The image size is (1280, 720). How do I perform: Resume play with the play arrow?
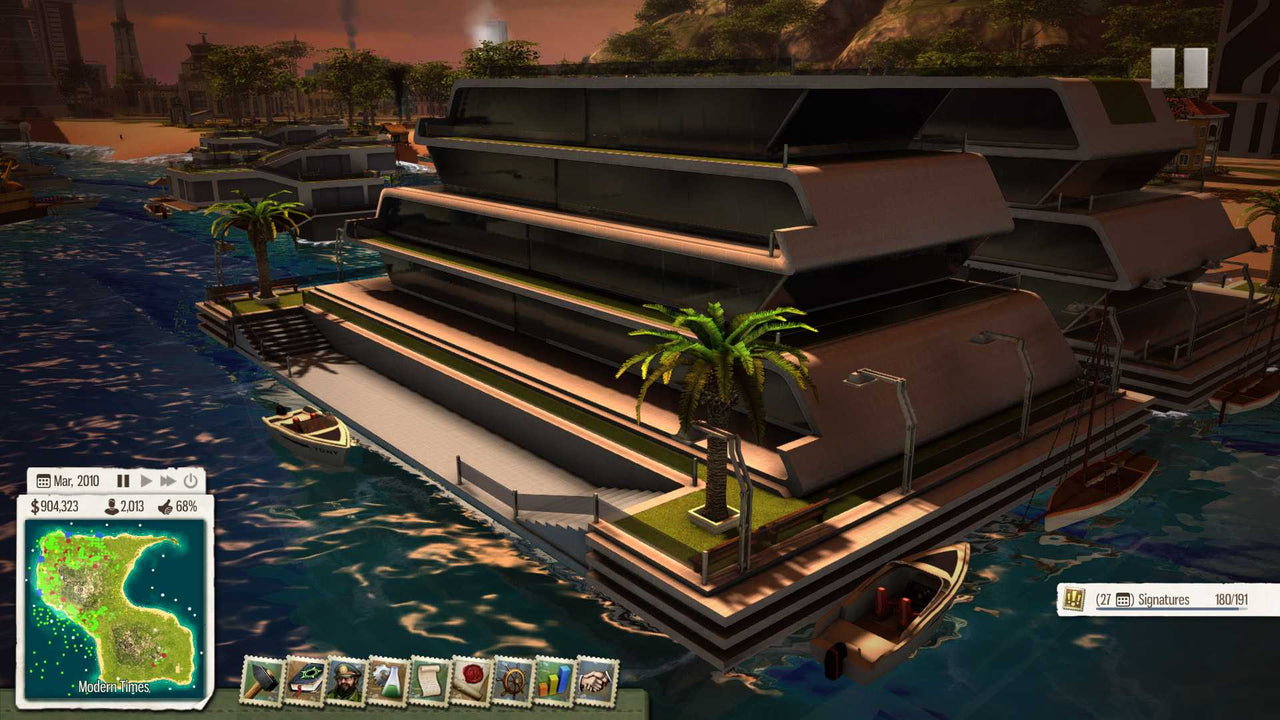(145, 480)
